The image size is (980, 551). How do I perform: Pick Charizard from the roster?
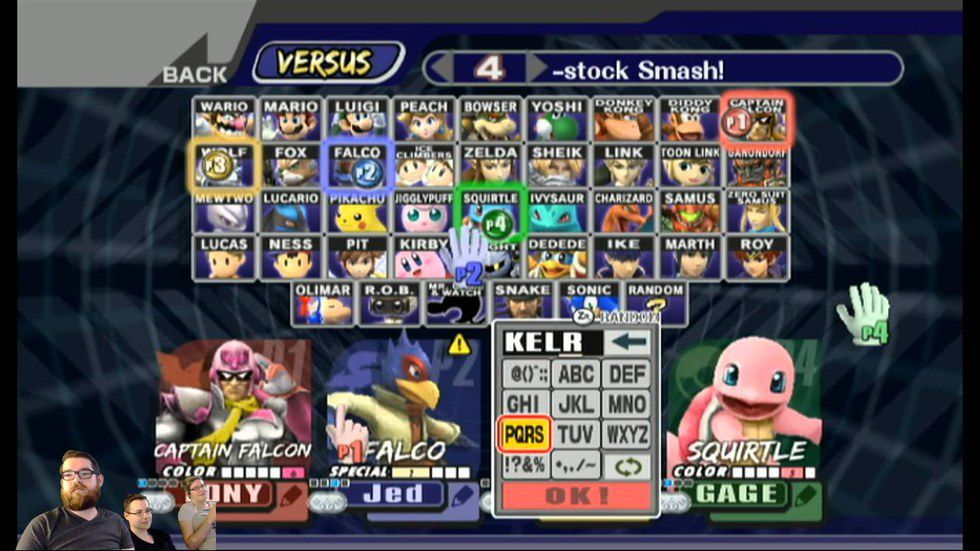623,211
